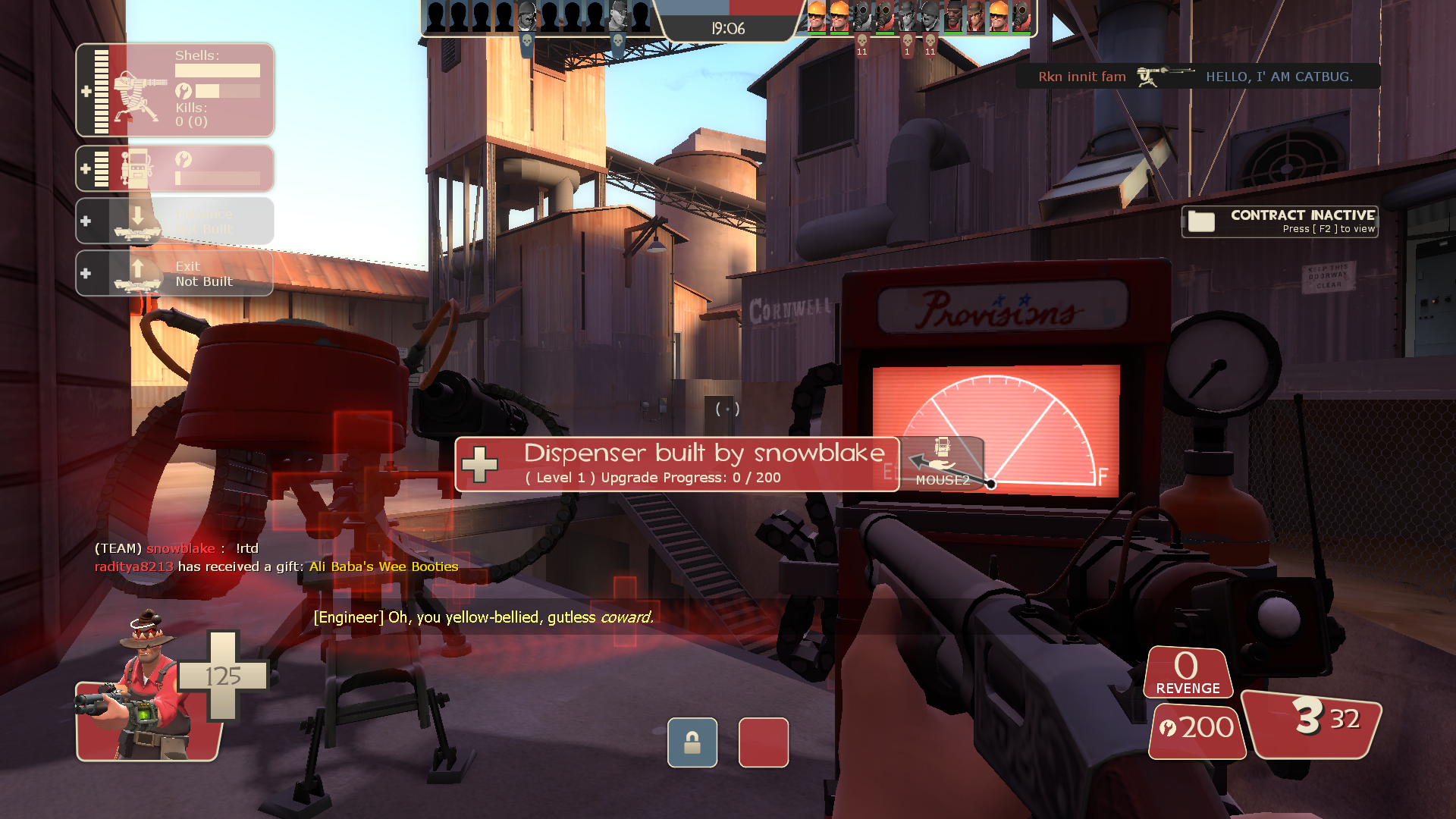Select the Sentry Gun status panel
The image size is (1456, 819).
click(x=175, y=90)
